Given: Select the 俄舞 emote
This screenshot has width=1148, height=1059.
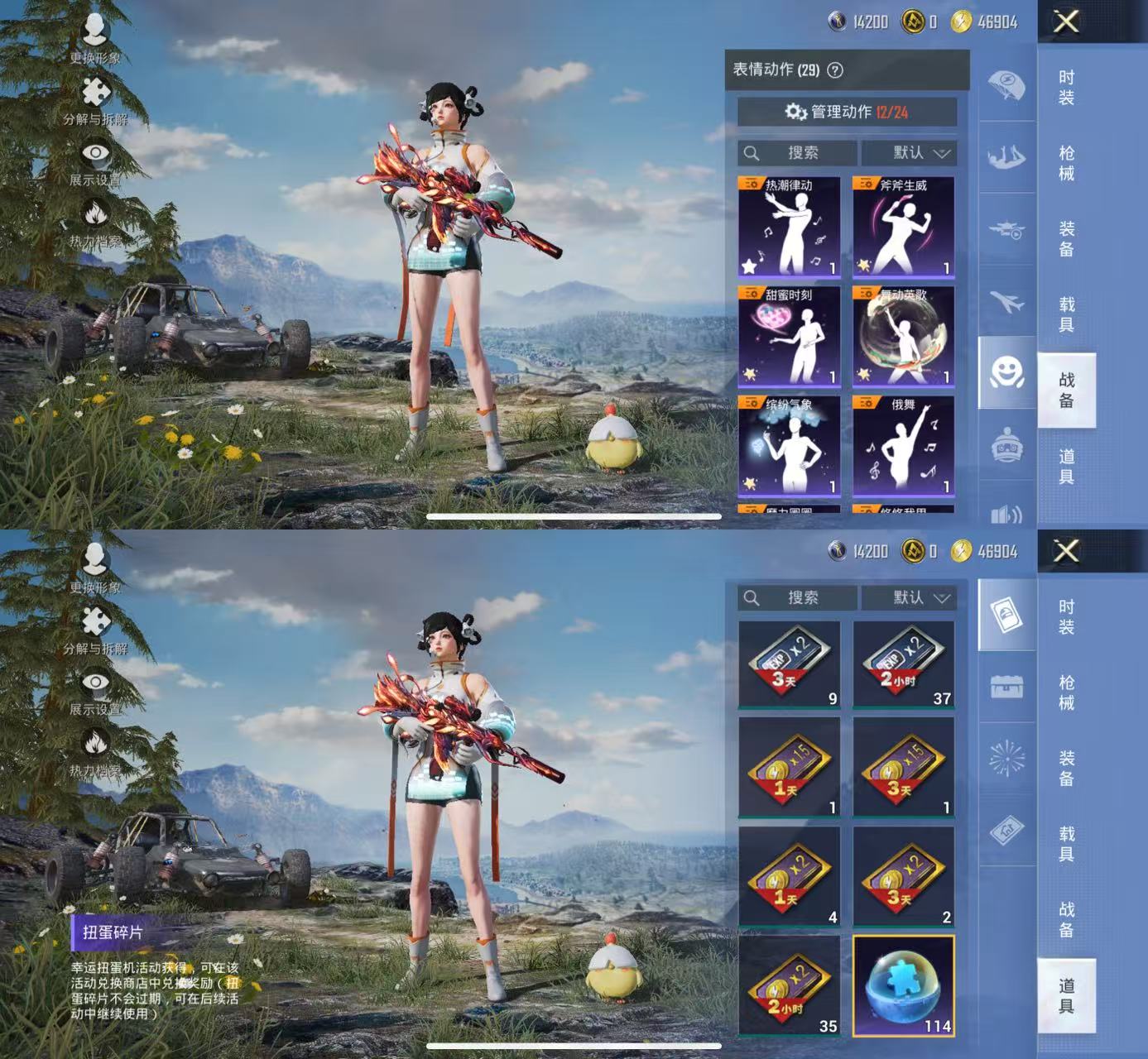Looking at the screenshot, I should pos(902,447).
